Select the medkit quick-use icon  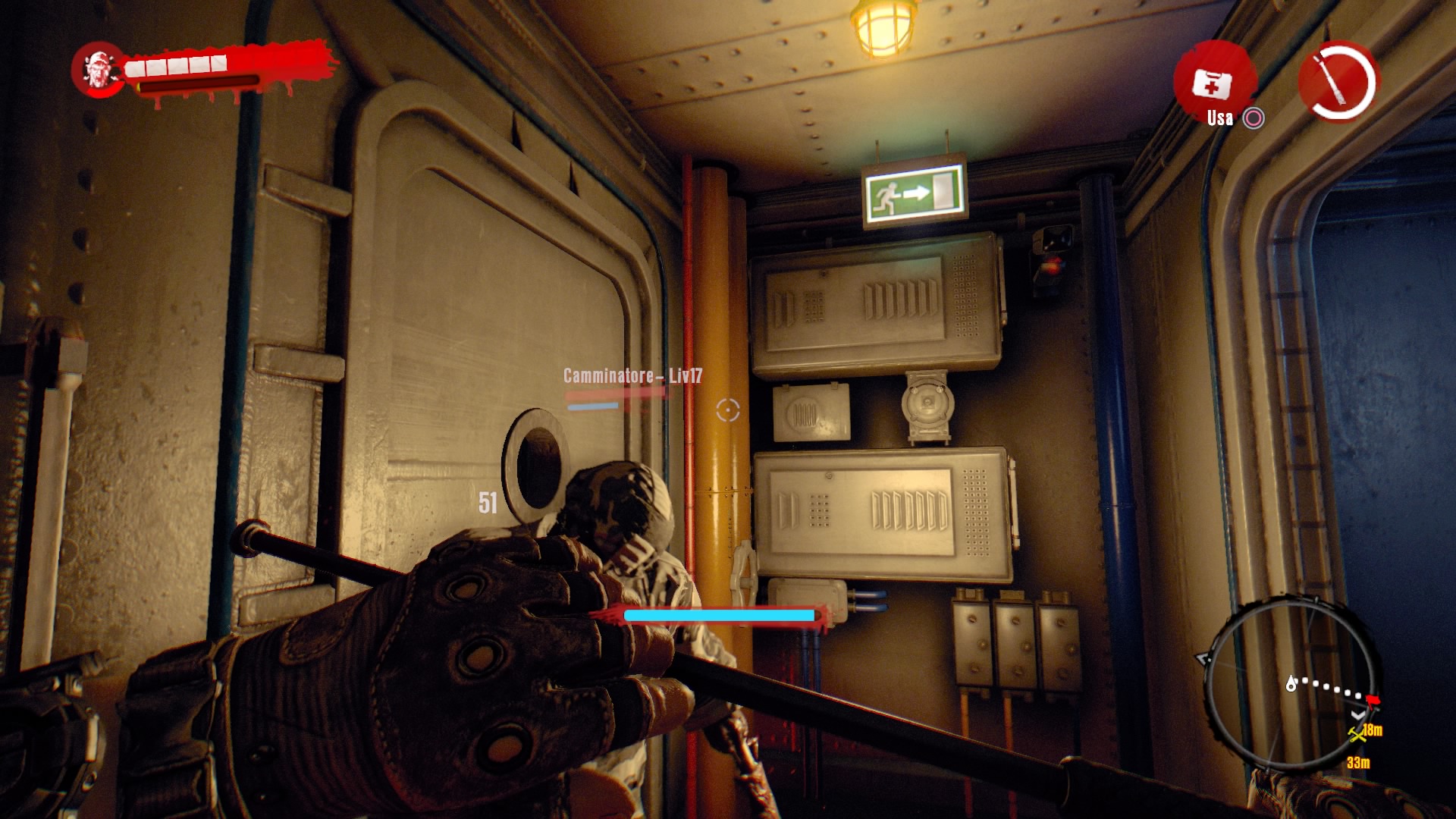(x=1212, y=83)
